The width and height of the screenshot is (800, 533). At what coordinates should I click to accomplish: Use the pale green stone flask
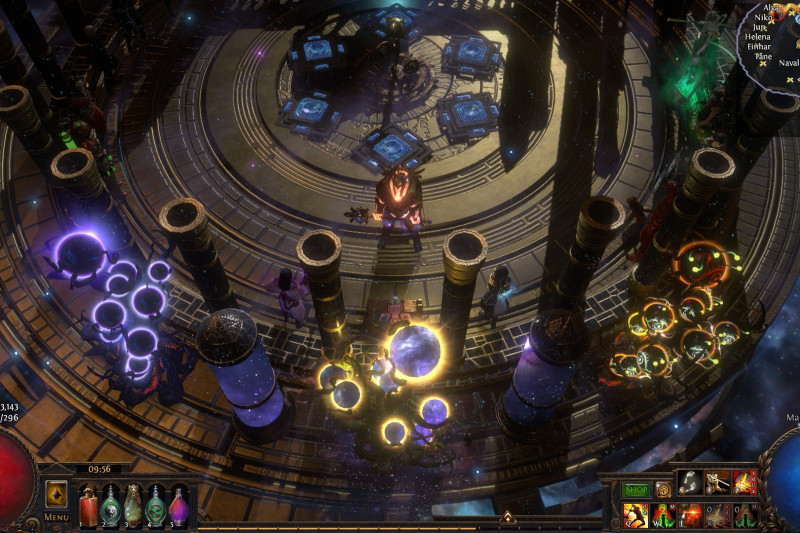[x=133, y=505]
